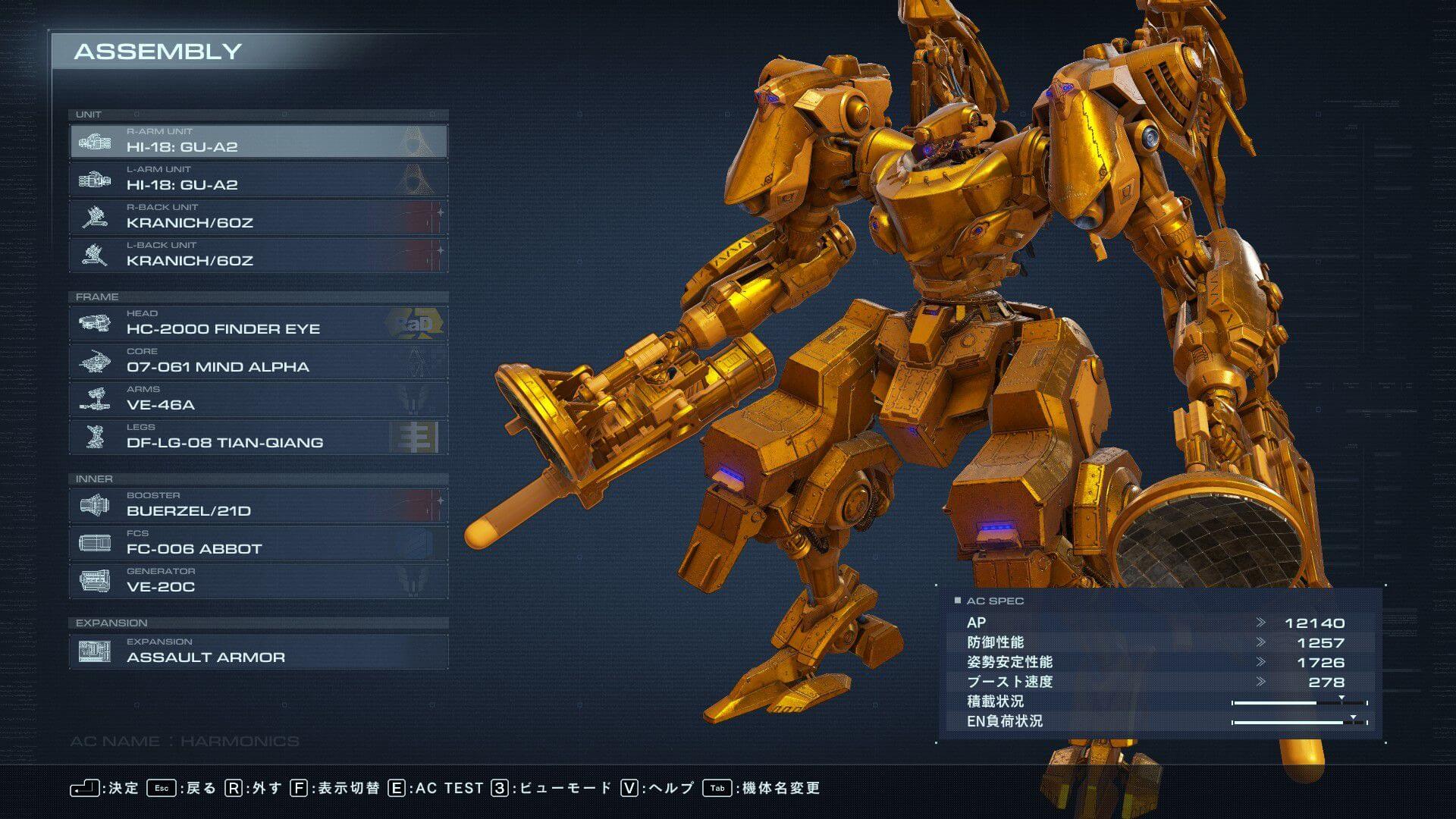Choose the FCS part FC-006 ABBOT
Image resolution: width=1456 pixels, height=819 pixels.
pos(259,543)
